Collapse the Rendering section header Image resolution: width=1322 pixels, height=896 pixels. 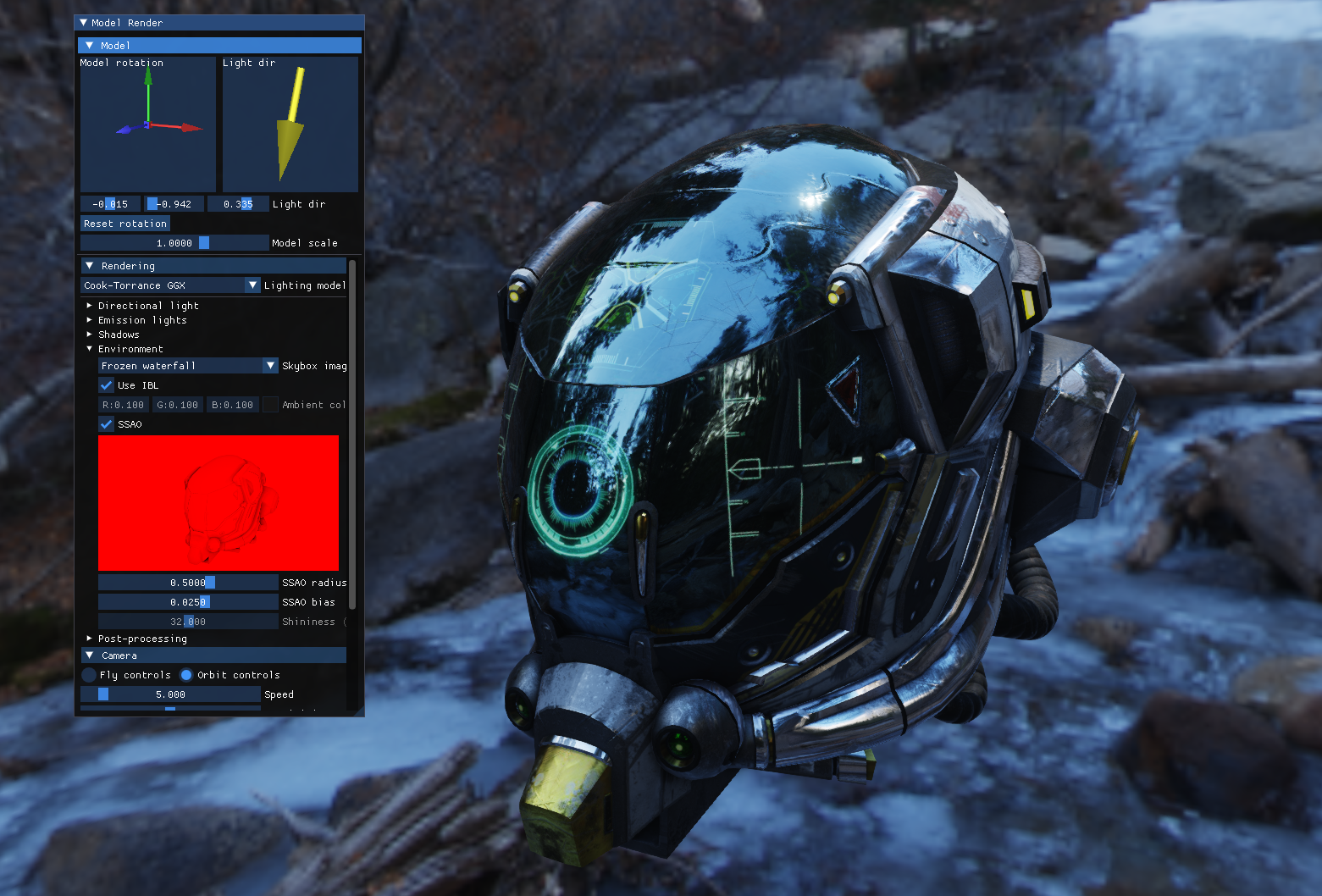point(90,266)
